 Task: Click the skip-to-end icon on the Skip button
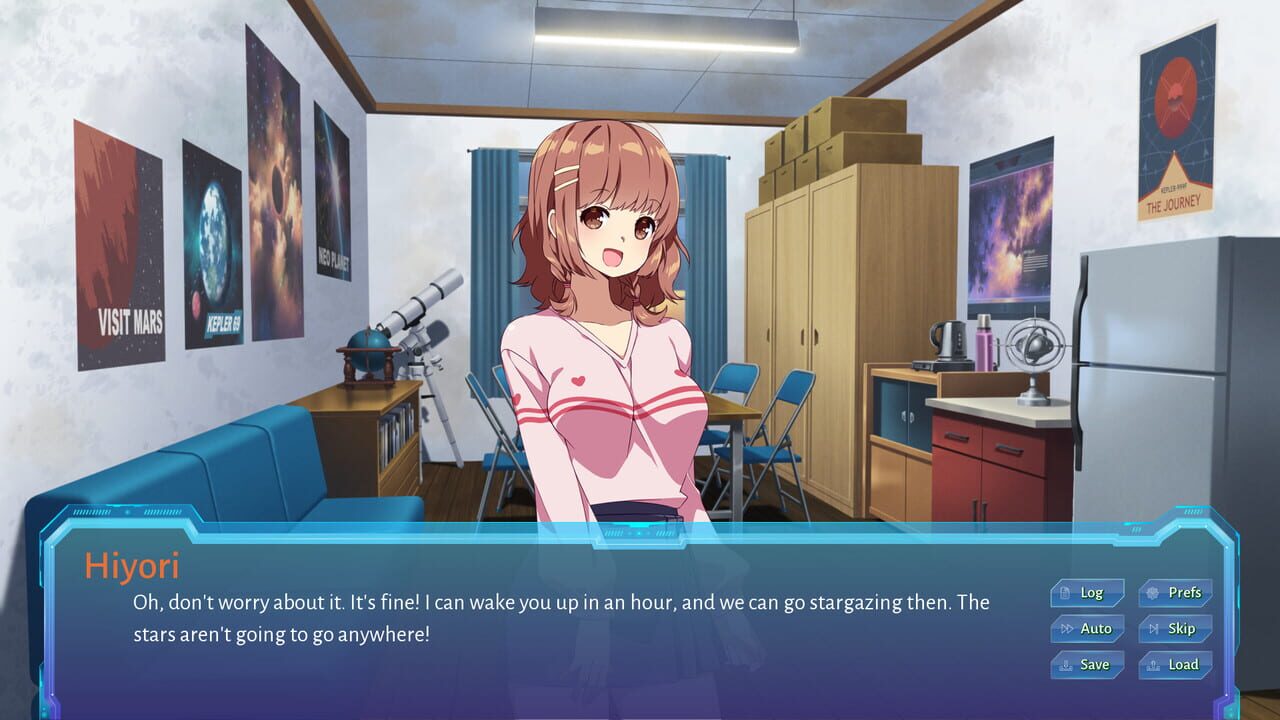pyautogui.click(x=1154, y=629)
